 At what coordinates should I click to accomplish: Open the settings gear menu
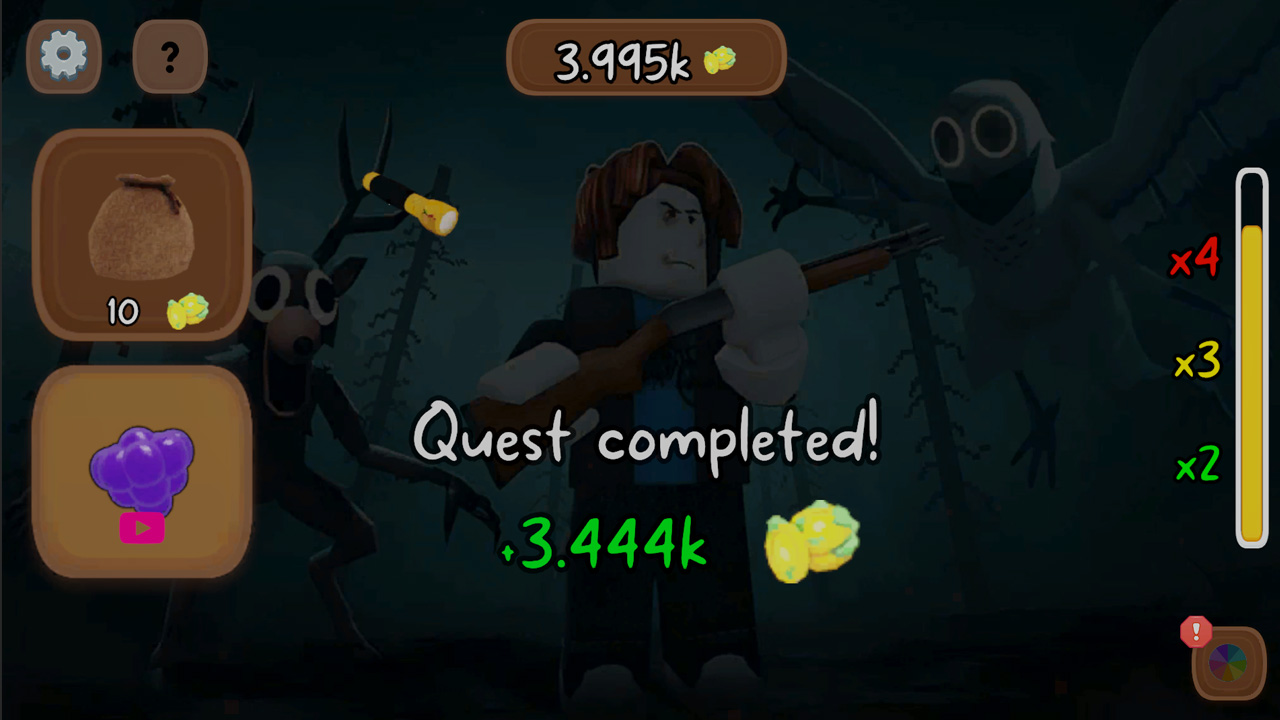coord(63,55)
